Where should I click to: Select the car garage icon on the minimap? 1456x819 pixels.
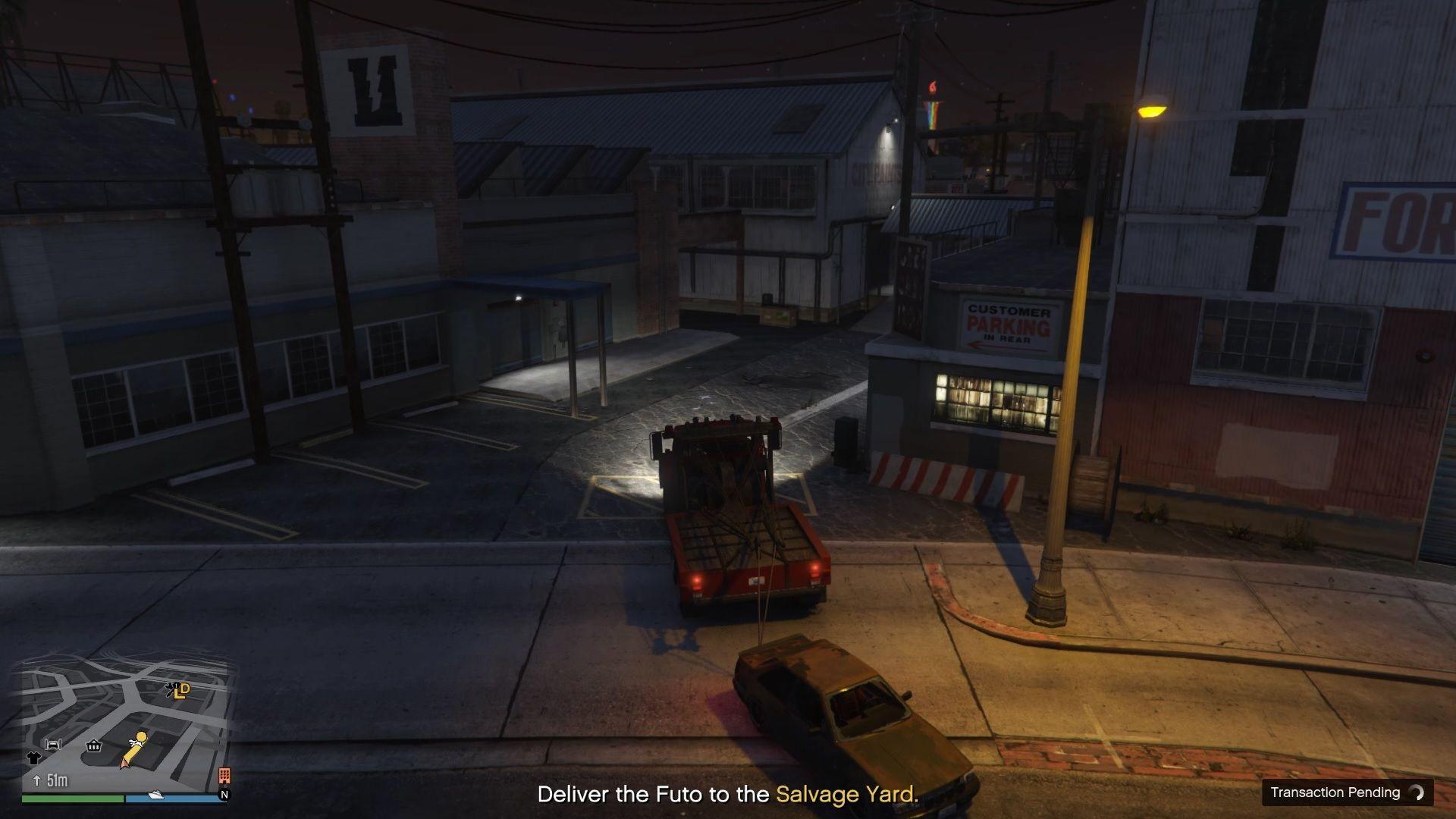[x=53, y=745]
